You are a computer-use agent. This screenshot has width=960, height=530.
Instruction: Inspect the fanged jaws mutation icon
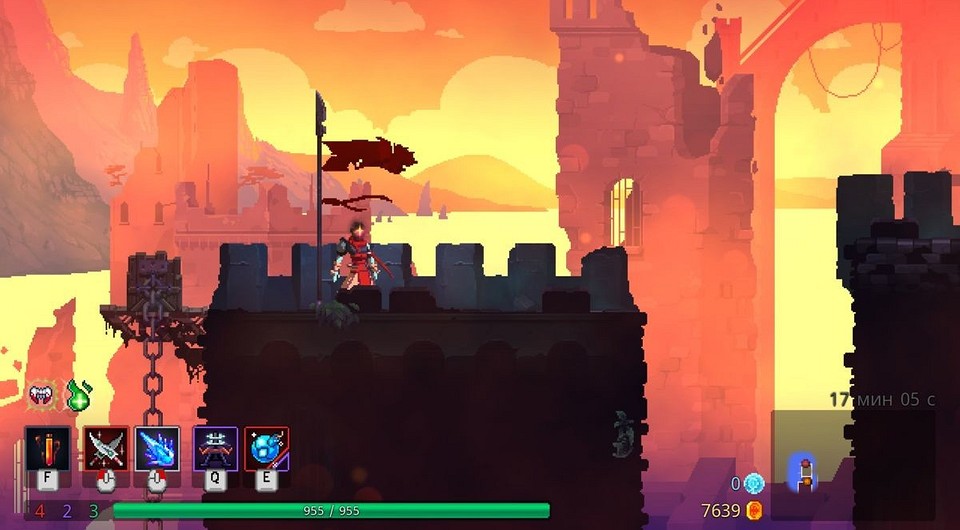click(x=43, y=396)
